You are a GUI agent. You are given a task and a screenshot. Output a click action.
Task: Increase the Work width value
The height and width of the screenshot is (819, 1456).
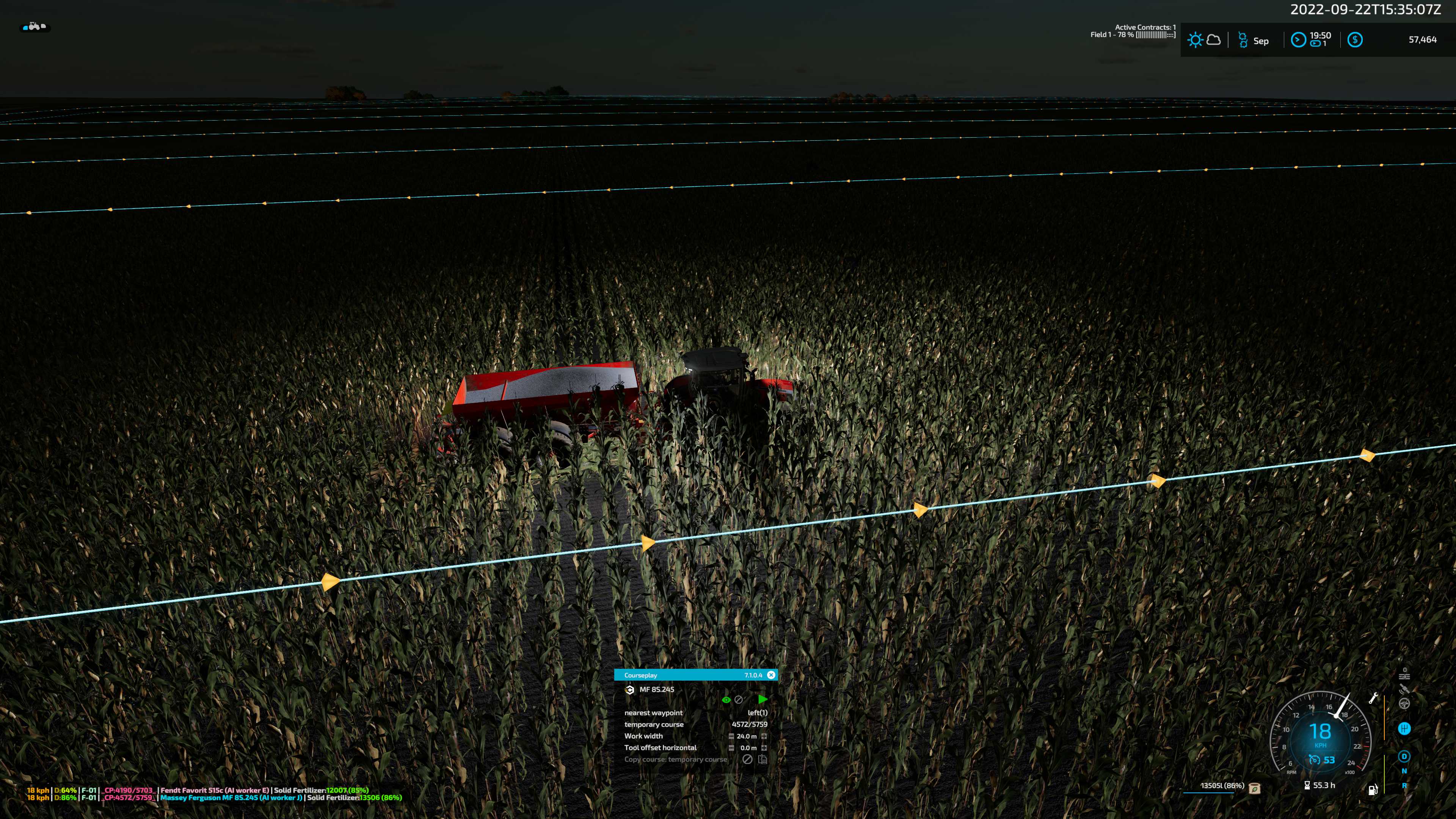(764, 736)
